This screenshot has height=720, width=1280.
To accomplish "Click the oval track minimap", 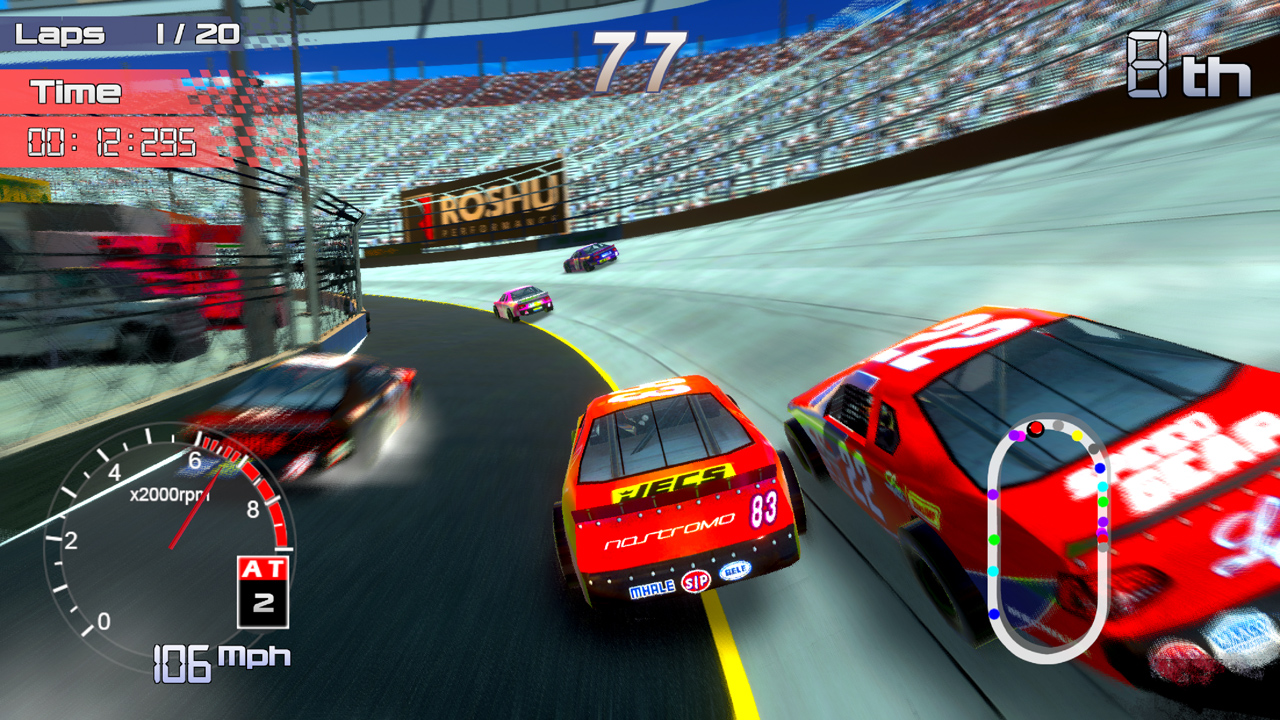I will 1047,540.
